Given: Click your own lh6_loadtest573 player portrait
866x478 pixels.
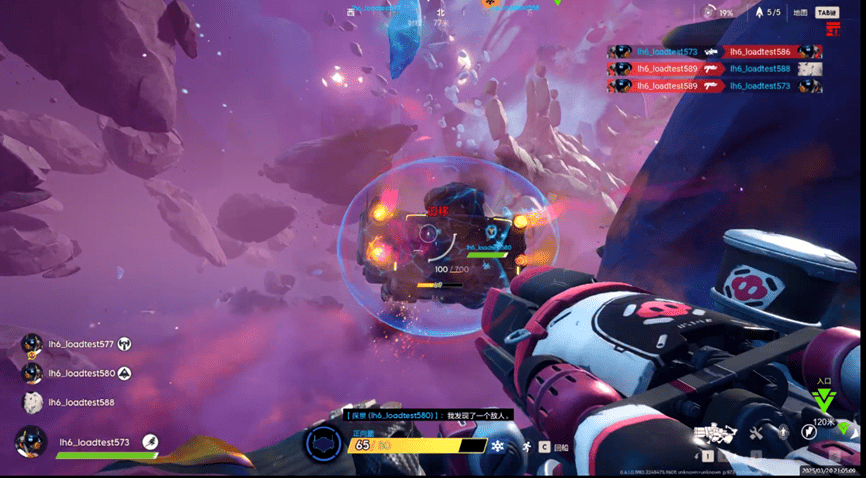Looking at the screenshot, I should coord(32,441).
